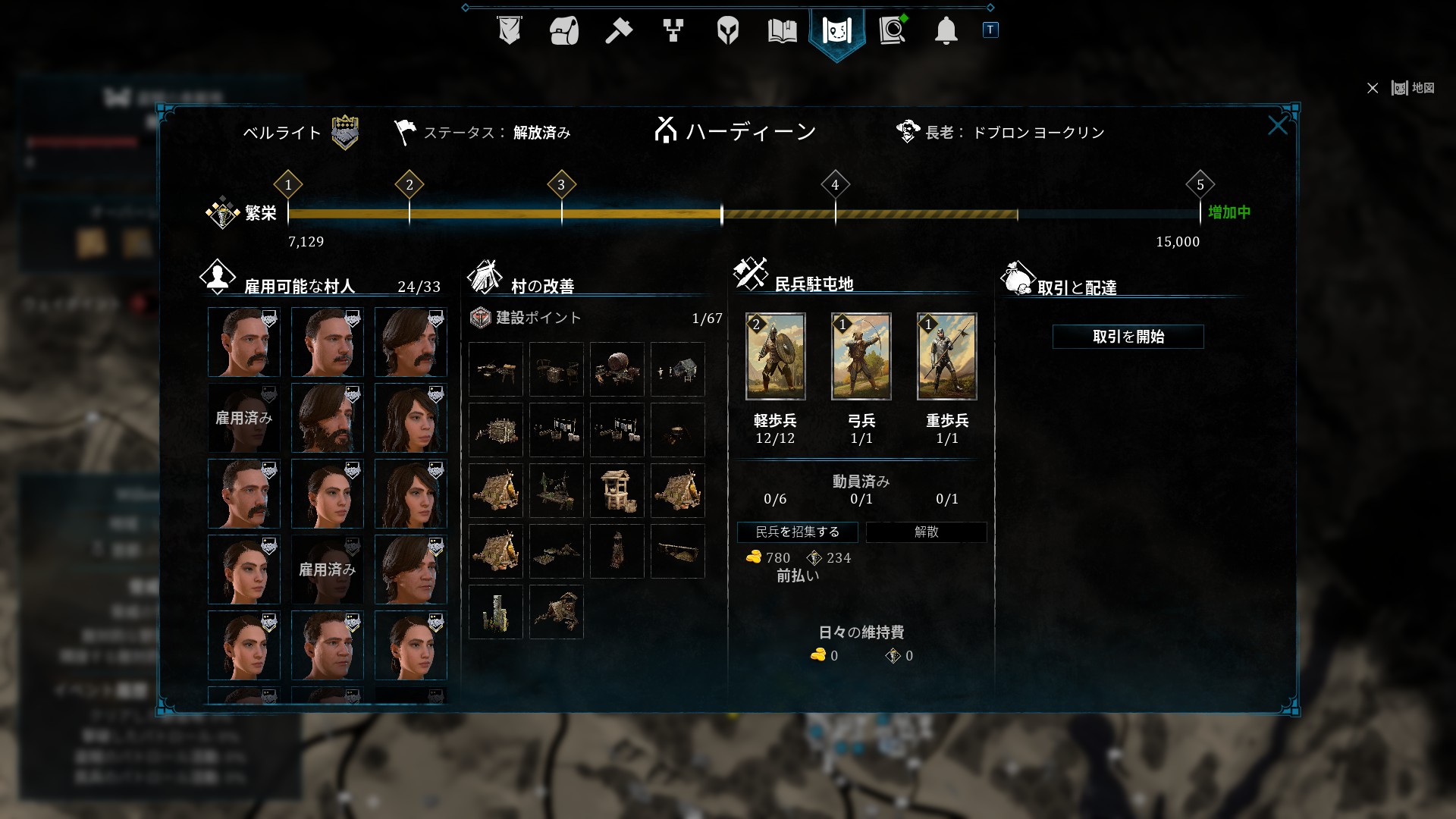Open the magnifier scroll tab
Image resolution: width=1456 pixels, height=819 pixels.
[893, 31]
